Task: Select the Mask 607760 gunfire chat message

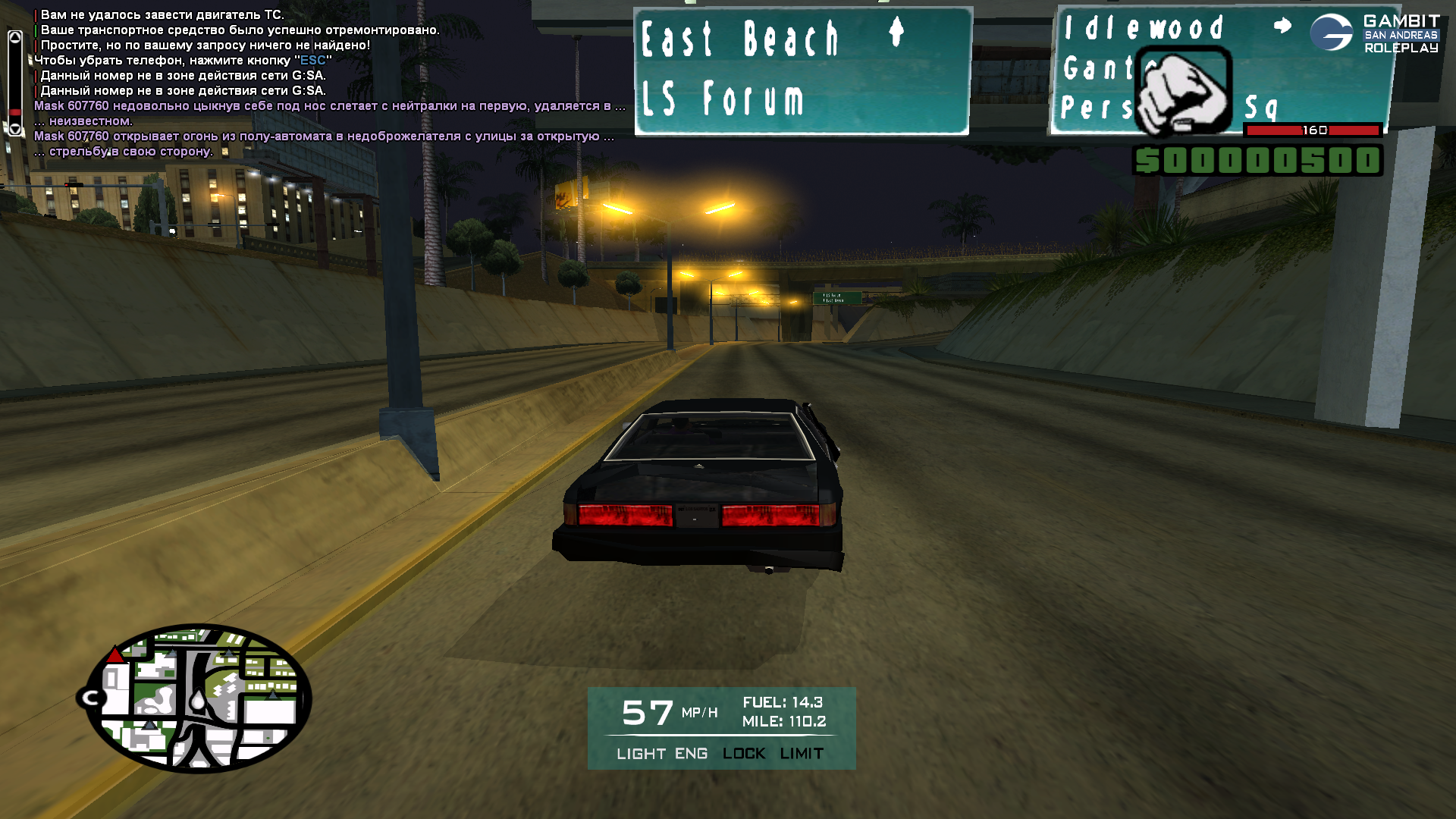Action: tap(324, 136)
